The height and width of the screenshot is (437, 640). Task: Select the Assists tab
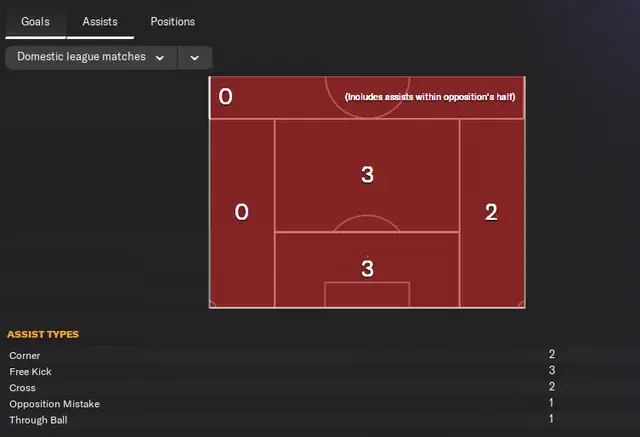coord(100,21)
